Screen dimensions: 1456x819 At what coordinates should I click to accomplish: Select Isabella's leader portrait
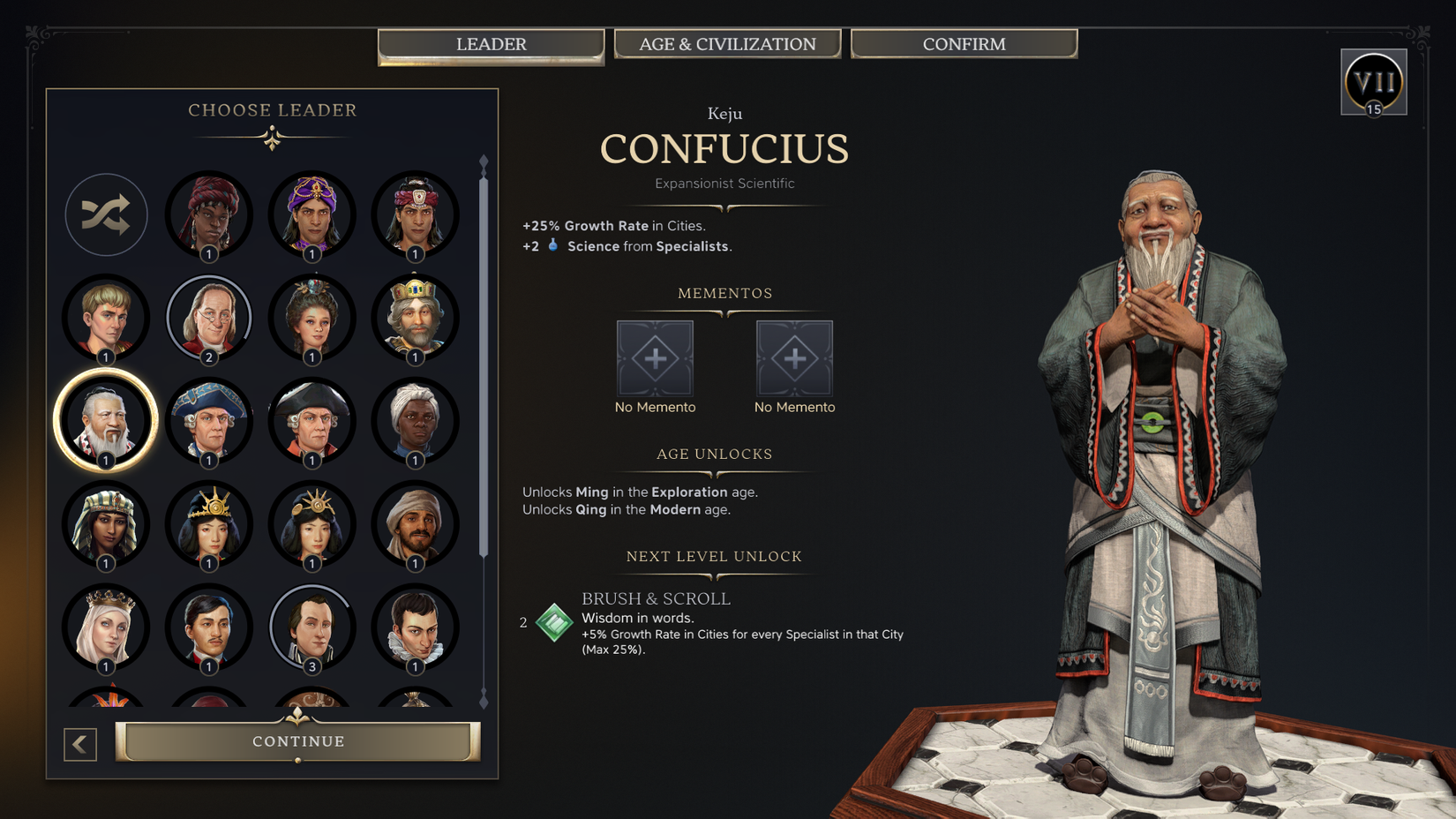point(106,627)
